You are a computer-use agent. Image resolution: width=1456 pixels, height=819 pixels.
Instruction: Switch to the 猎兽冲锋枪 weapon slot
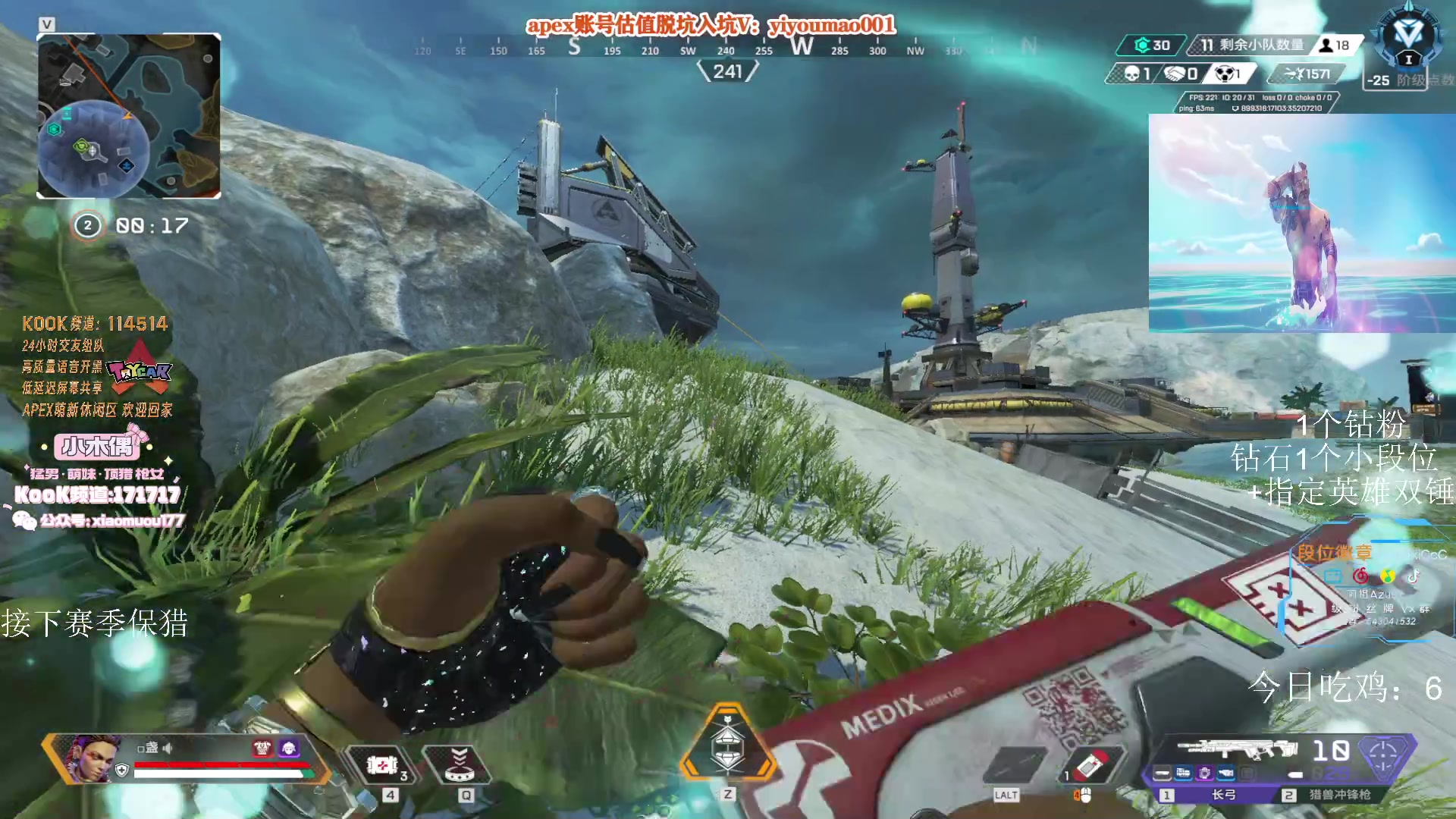(x=1338, y=794)
